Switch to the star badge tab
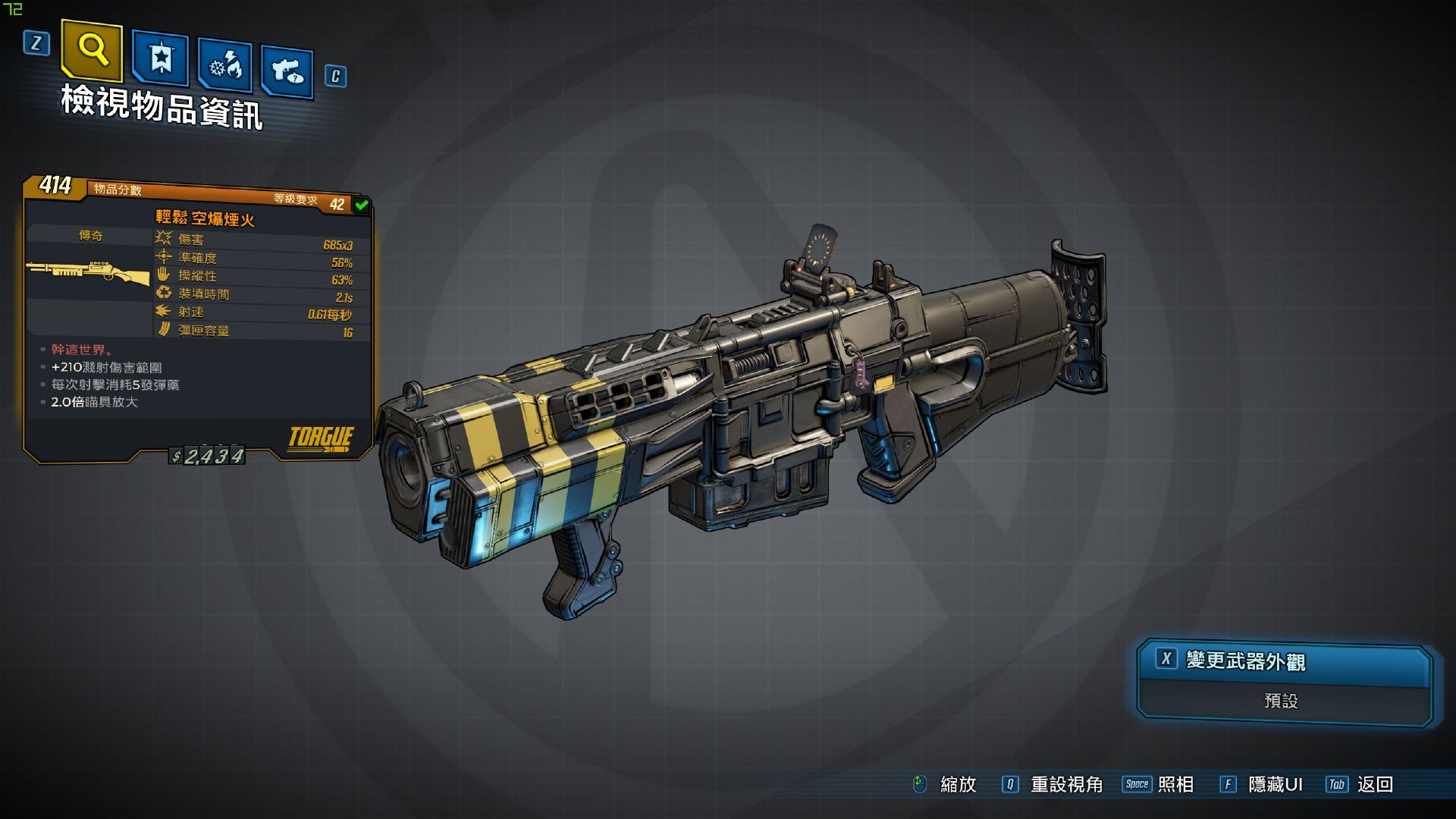The height and width of the screenshot is (819, 1456). tap(160, 57)
